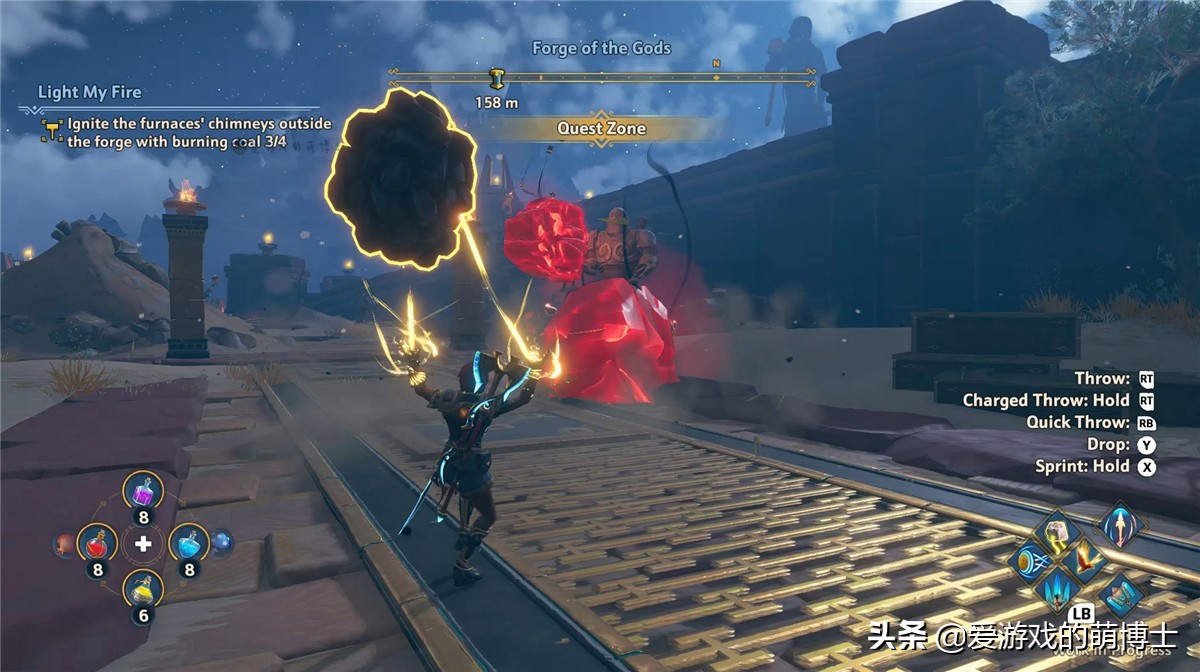Activate the flaming phoenix ability

click(1085, 560)
